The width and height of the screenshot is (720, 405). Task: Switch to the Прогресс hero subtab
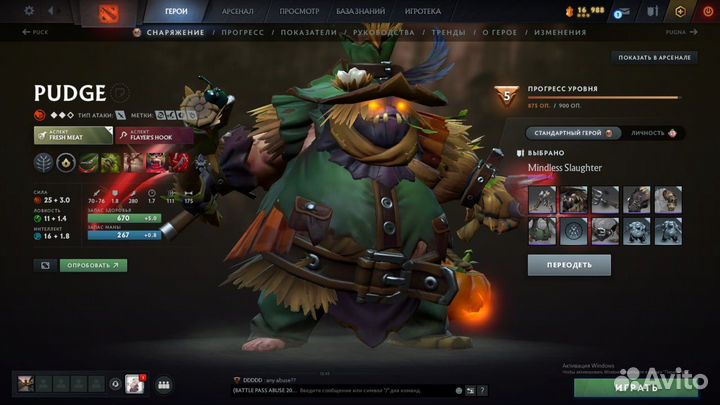pyautogui.click(x=244, y=32)
